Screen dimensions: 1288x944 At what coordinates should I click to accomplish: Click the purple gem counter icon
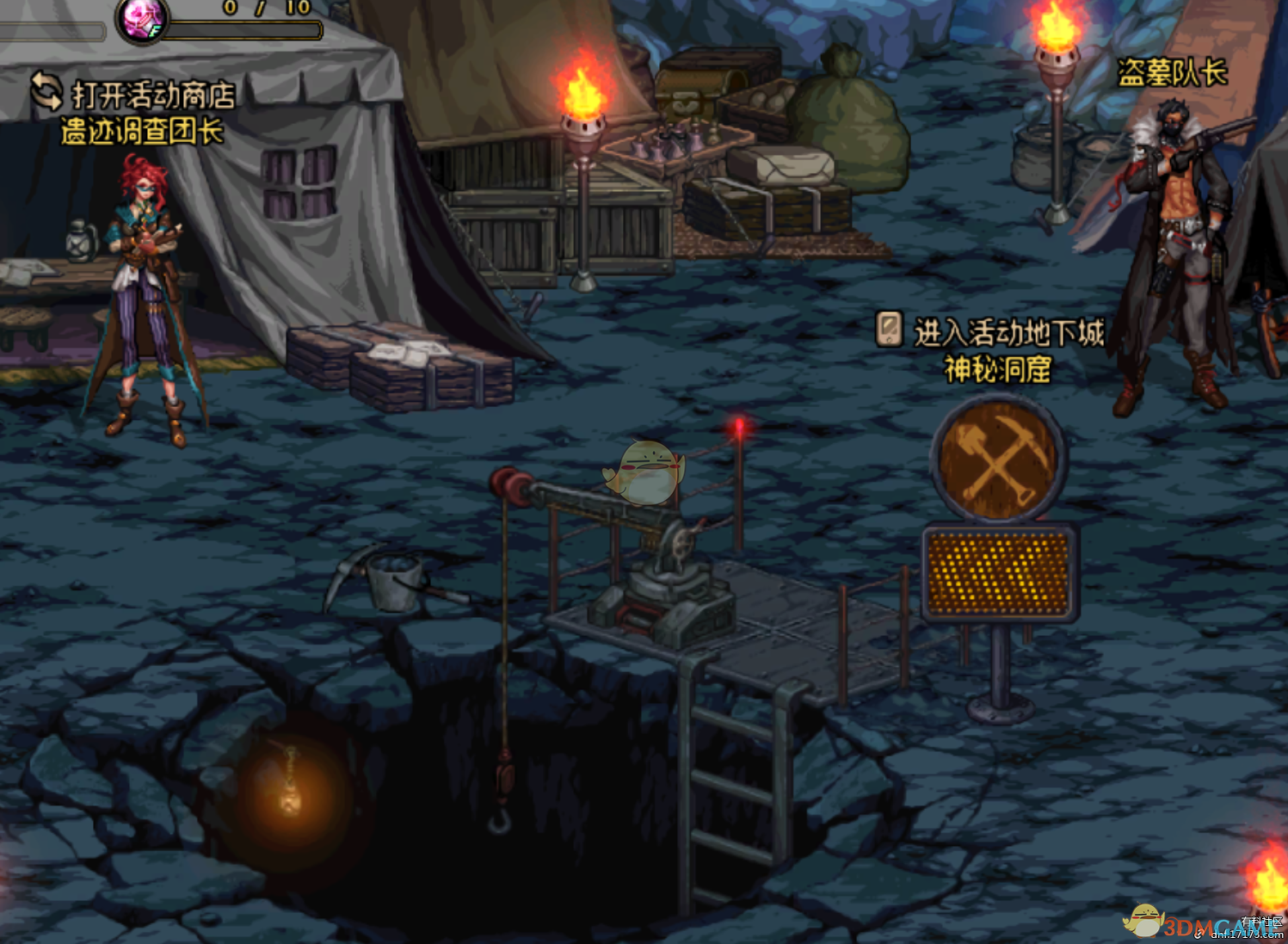tap(141, 19)
